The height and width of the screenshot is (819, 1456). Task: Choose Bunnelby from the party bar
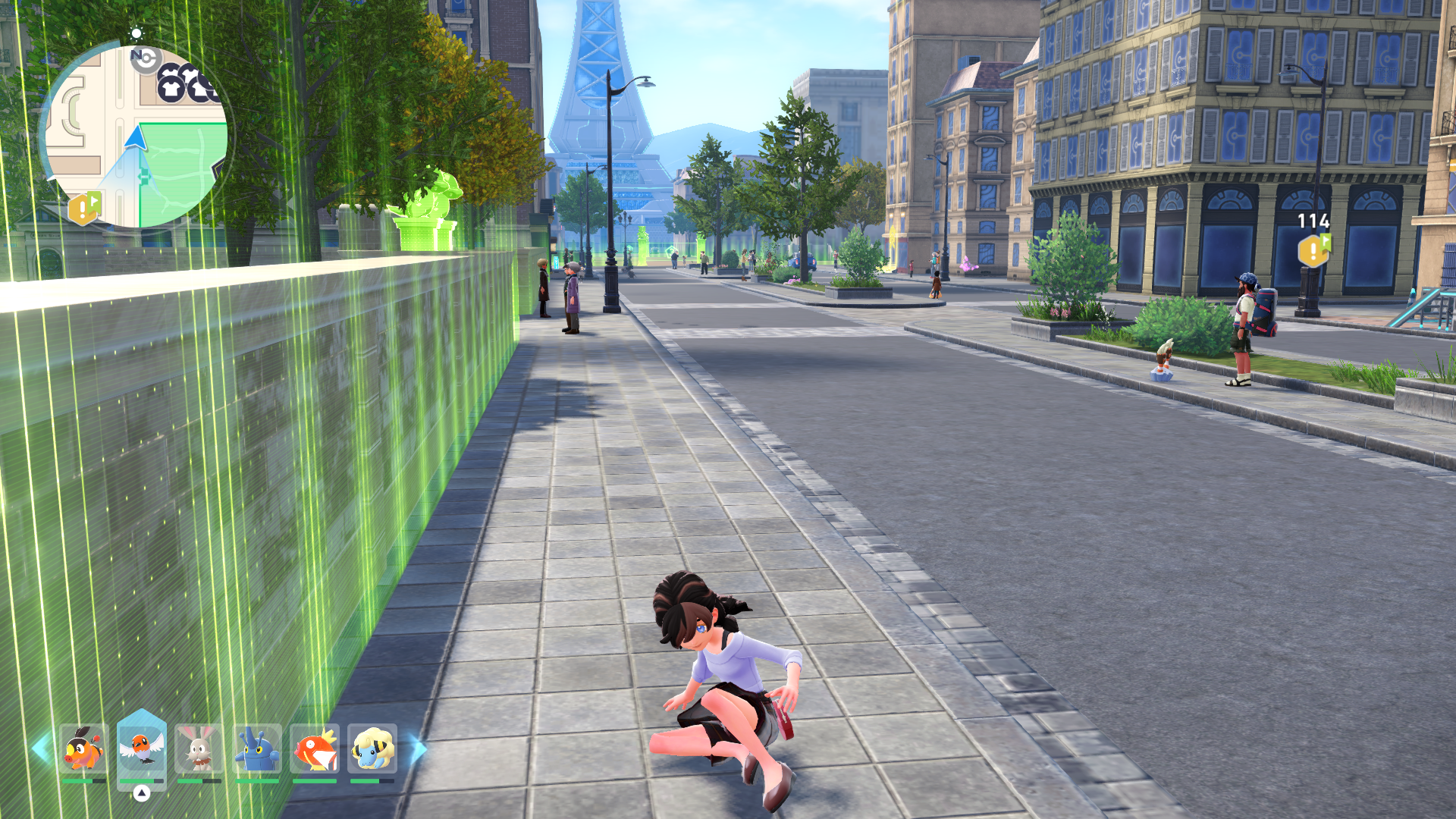pyautogui.click(x=199, y=748)
